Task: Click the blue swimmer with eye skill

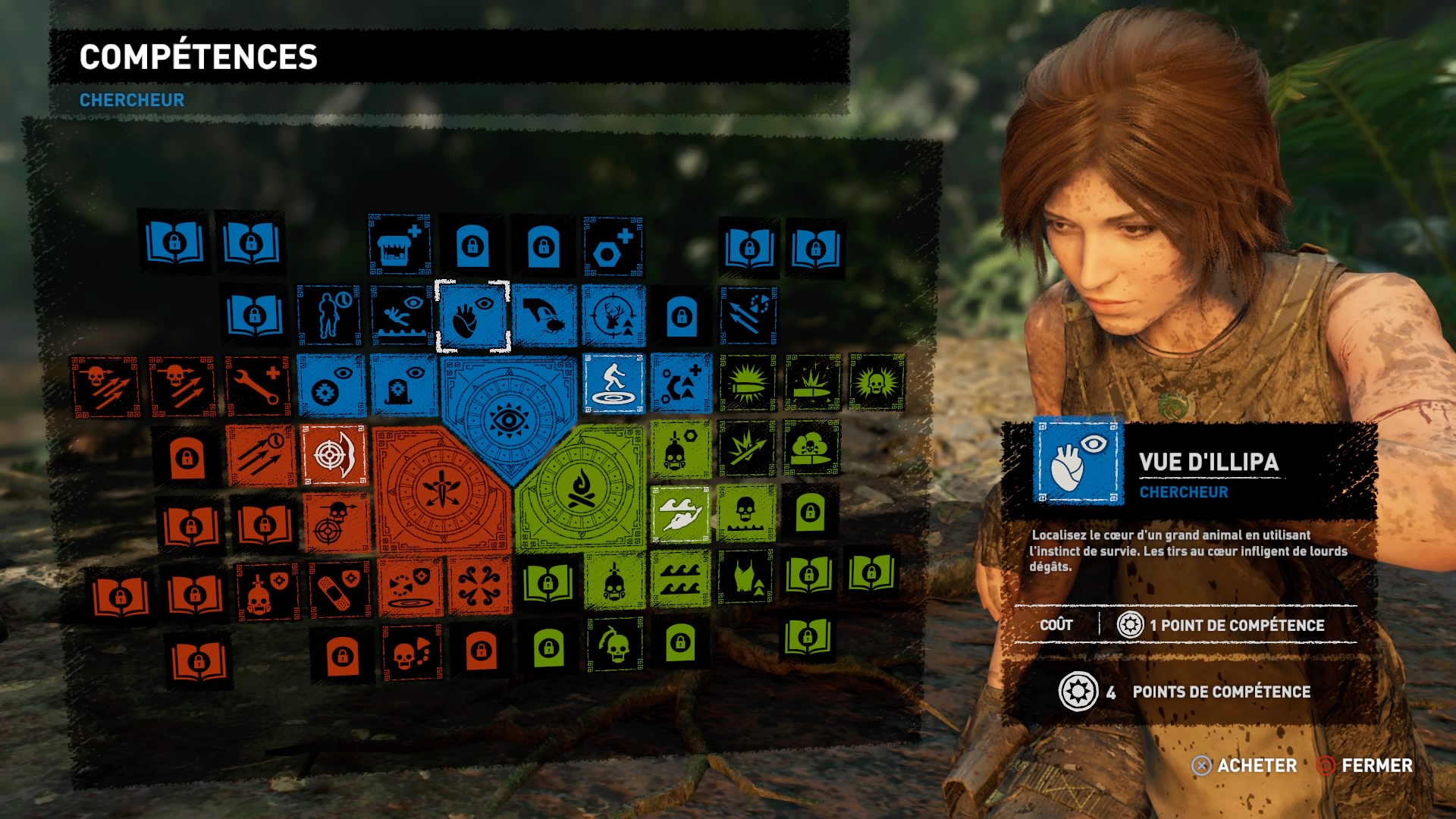Action: (x=400, y=316)
